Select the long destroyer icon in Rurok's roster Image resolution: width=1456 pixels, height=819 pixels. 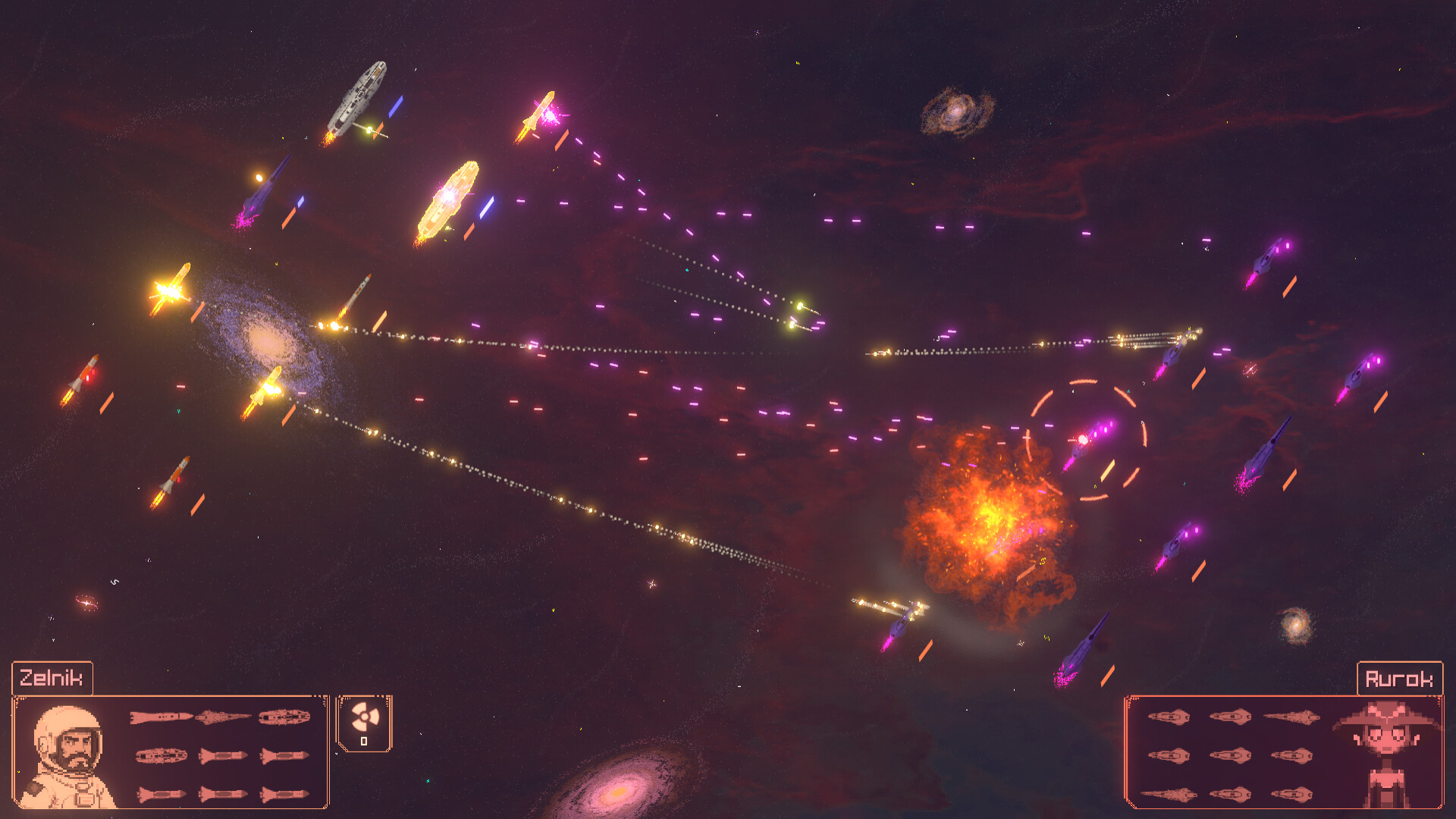point(1291,717)
